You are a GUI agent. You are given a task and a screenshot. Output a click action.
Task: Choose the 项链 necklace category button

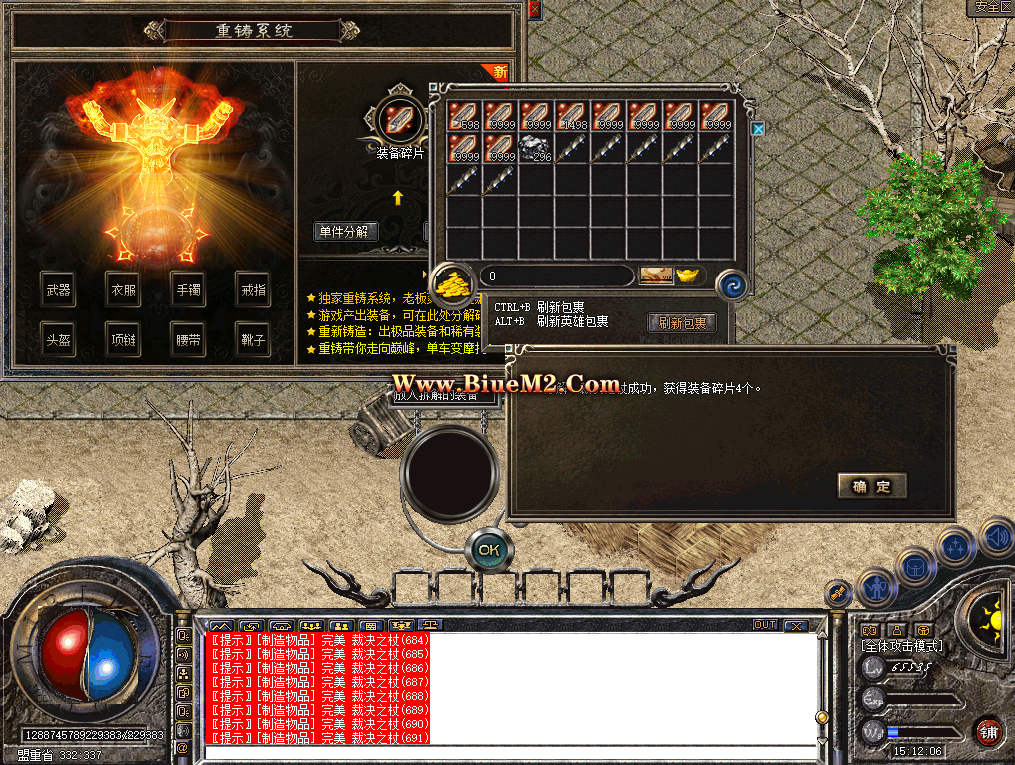pos(123,340)
